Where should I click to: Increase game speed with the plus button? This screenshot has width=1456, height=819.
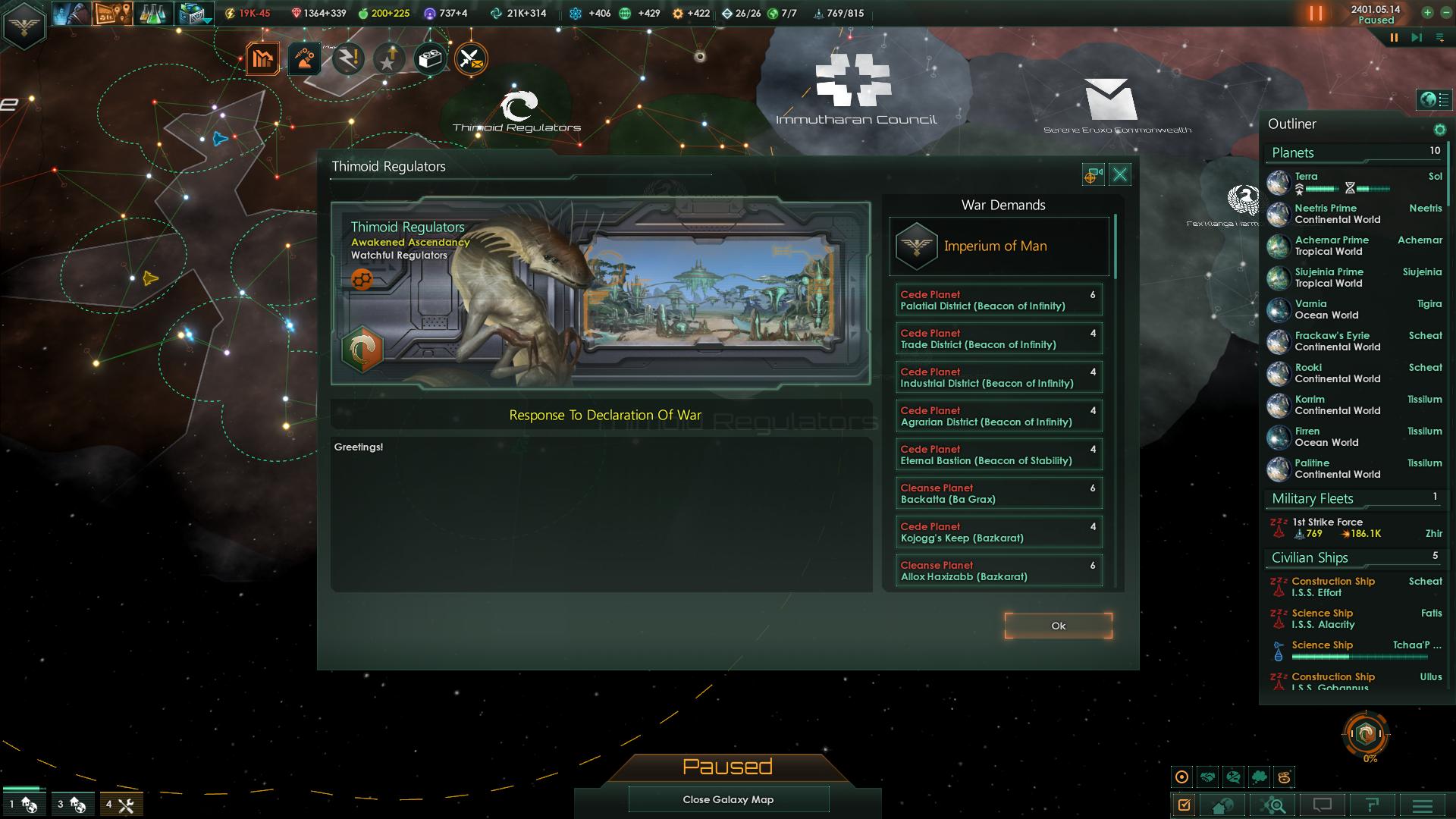(1427, 13)
